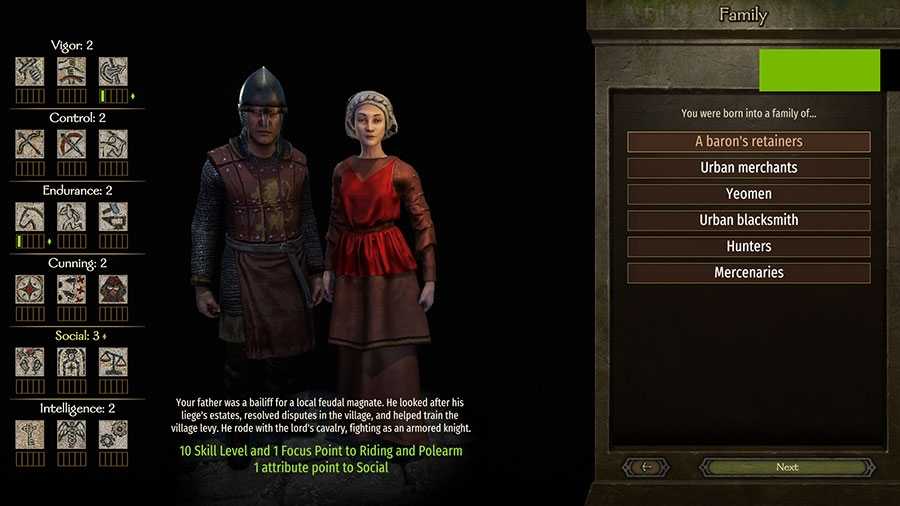900x506 pixels.
Task: Click the One Handed skill icon
Action: pos(29,71)
